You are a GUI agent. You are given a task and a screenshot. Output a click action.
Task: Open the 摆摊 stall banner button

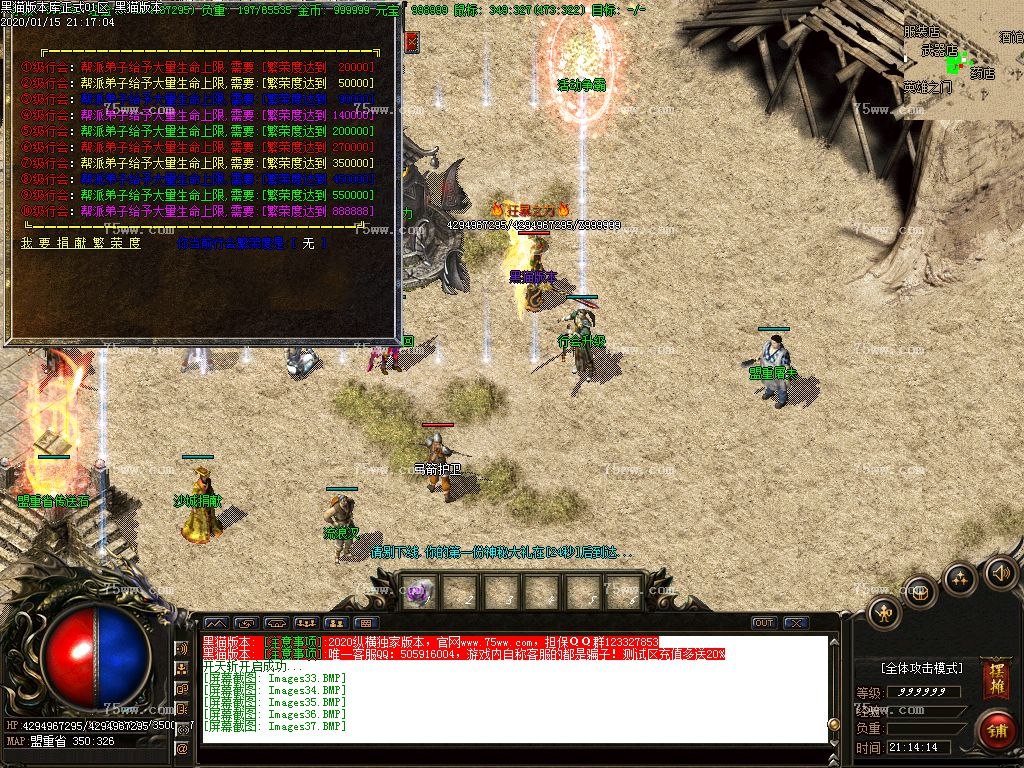coord(995,679)
